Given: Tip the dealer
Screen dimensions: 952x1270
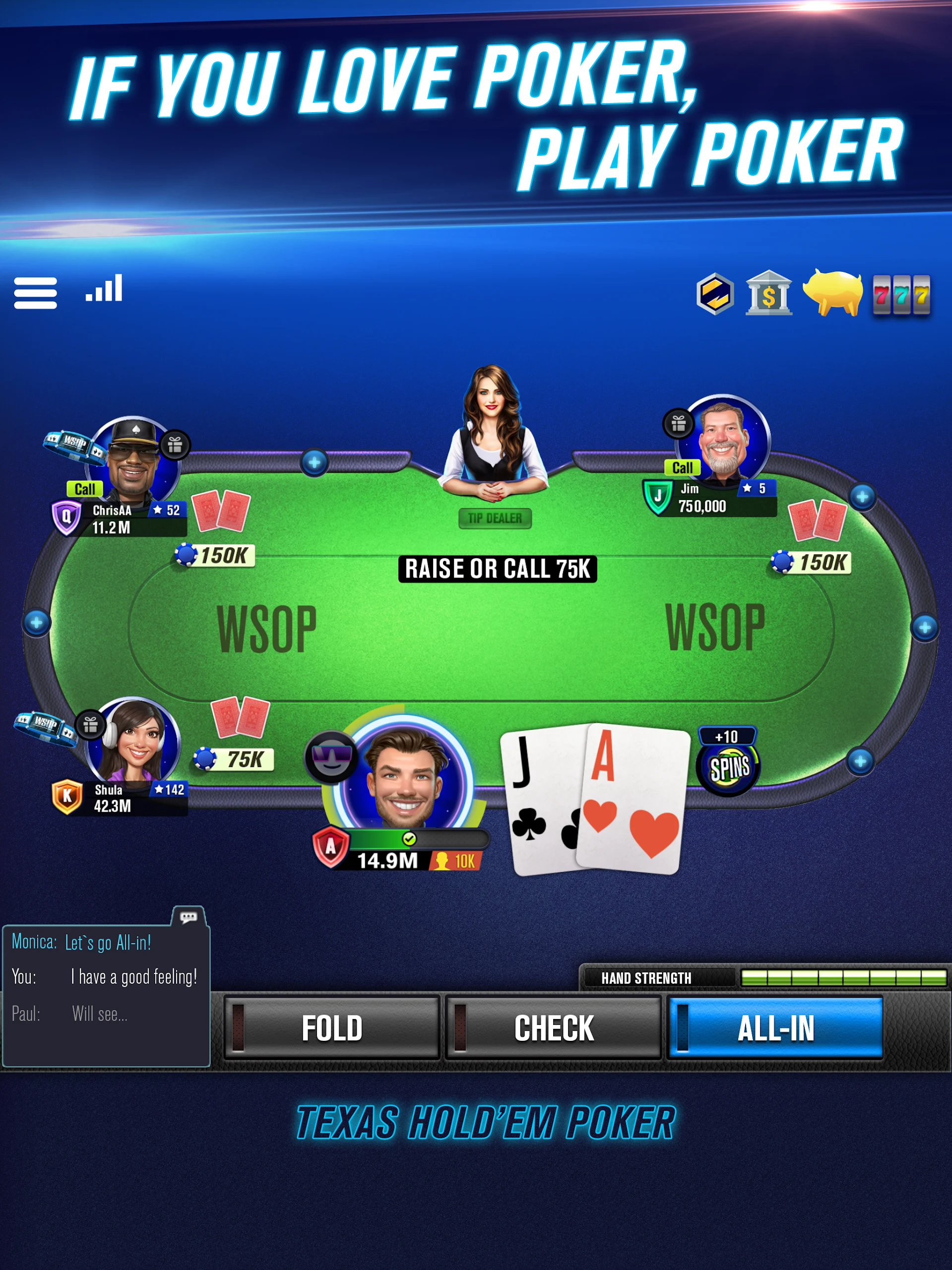Looking at the screenshot, I should click(x=495, y=518).
